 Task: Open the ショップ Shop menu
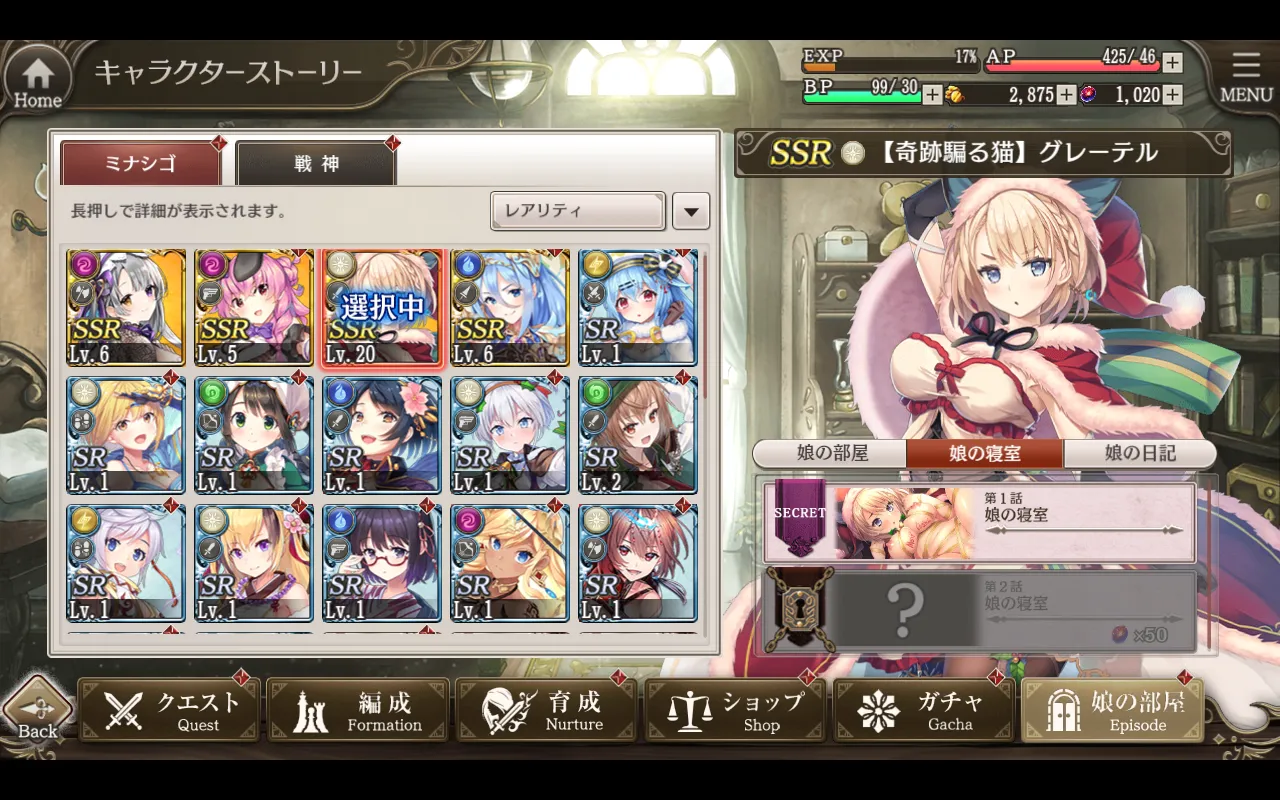pos(736,711)
